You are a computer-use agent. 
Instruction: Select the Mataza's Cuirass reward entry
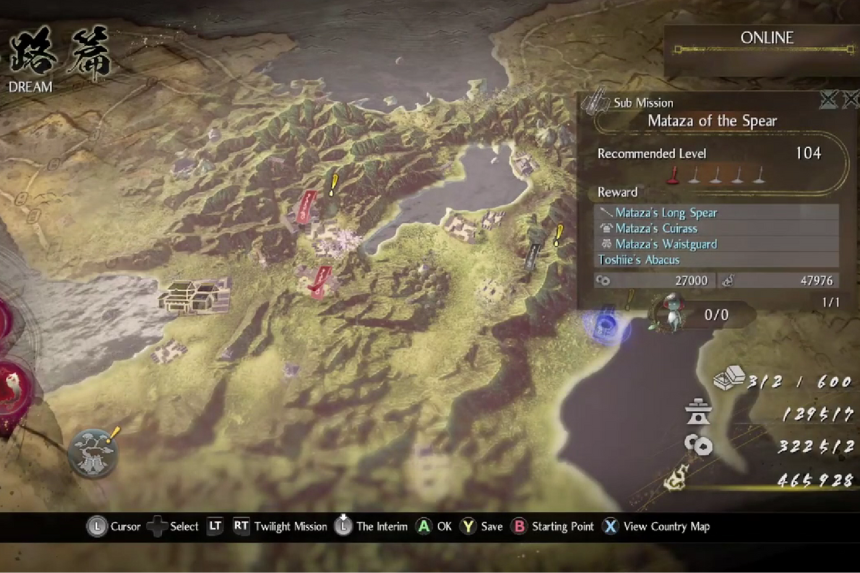[656, 229]
